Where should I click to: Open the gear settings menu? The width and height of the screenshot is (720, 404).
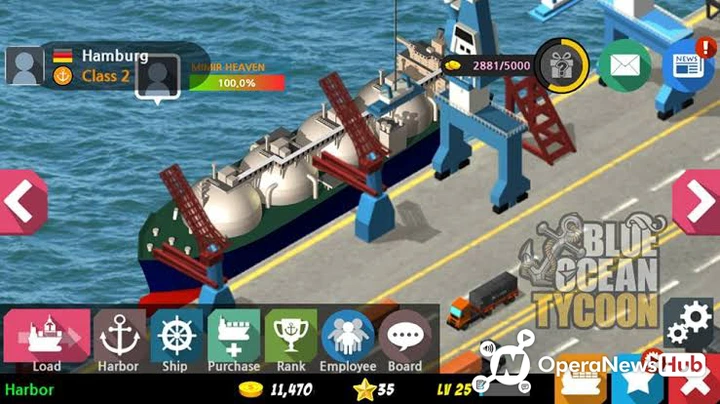coord(690,322)
